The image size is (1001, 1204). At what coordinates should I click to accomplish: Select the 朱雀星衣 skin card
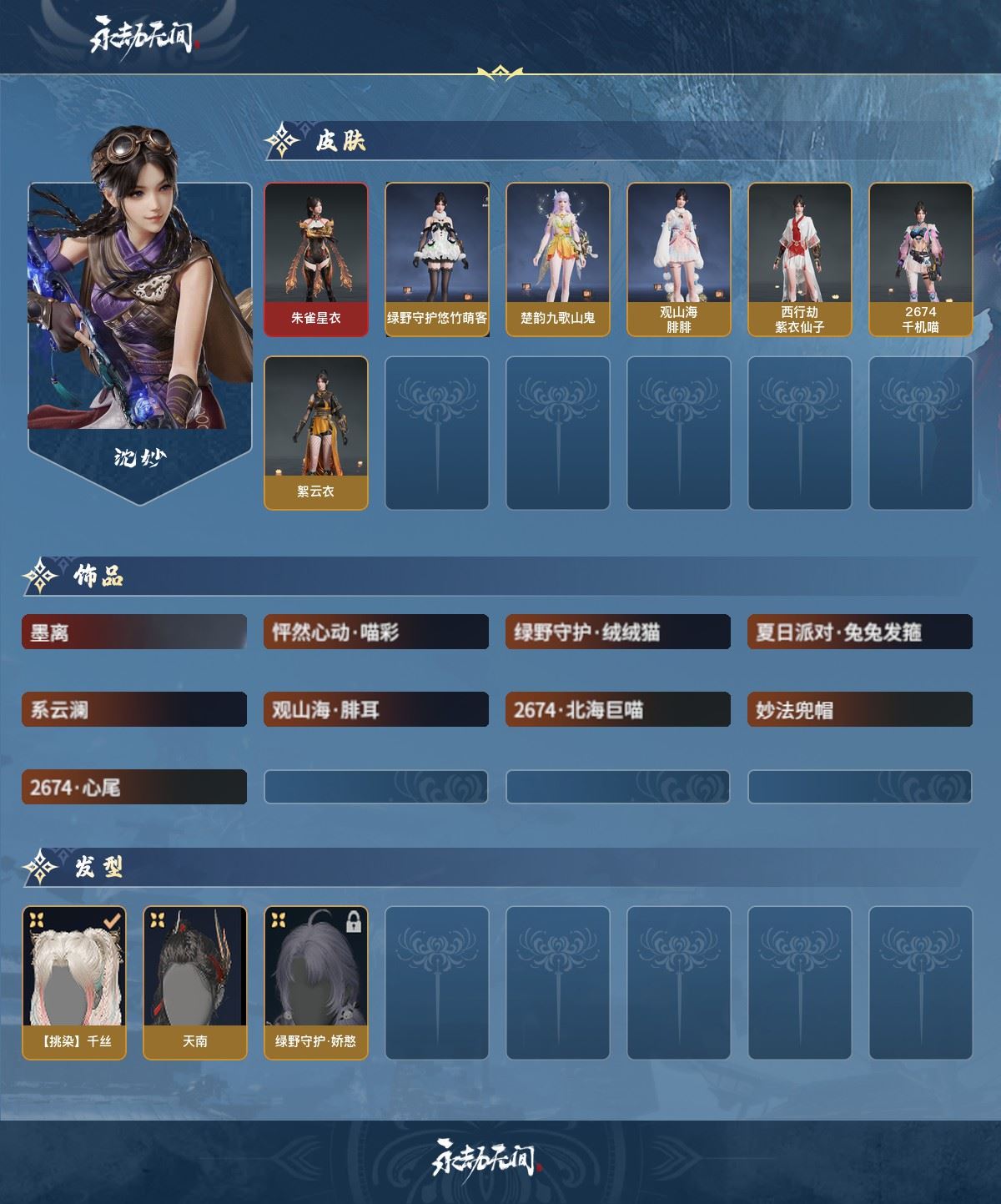(x=316, y=259)
